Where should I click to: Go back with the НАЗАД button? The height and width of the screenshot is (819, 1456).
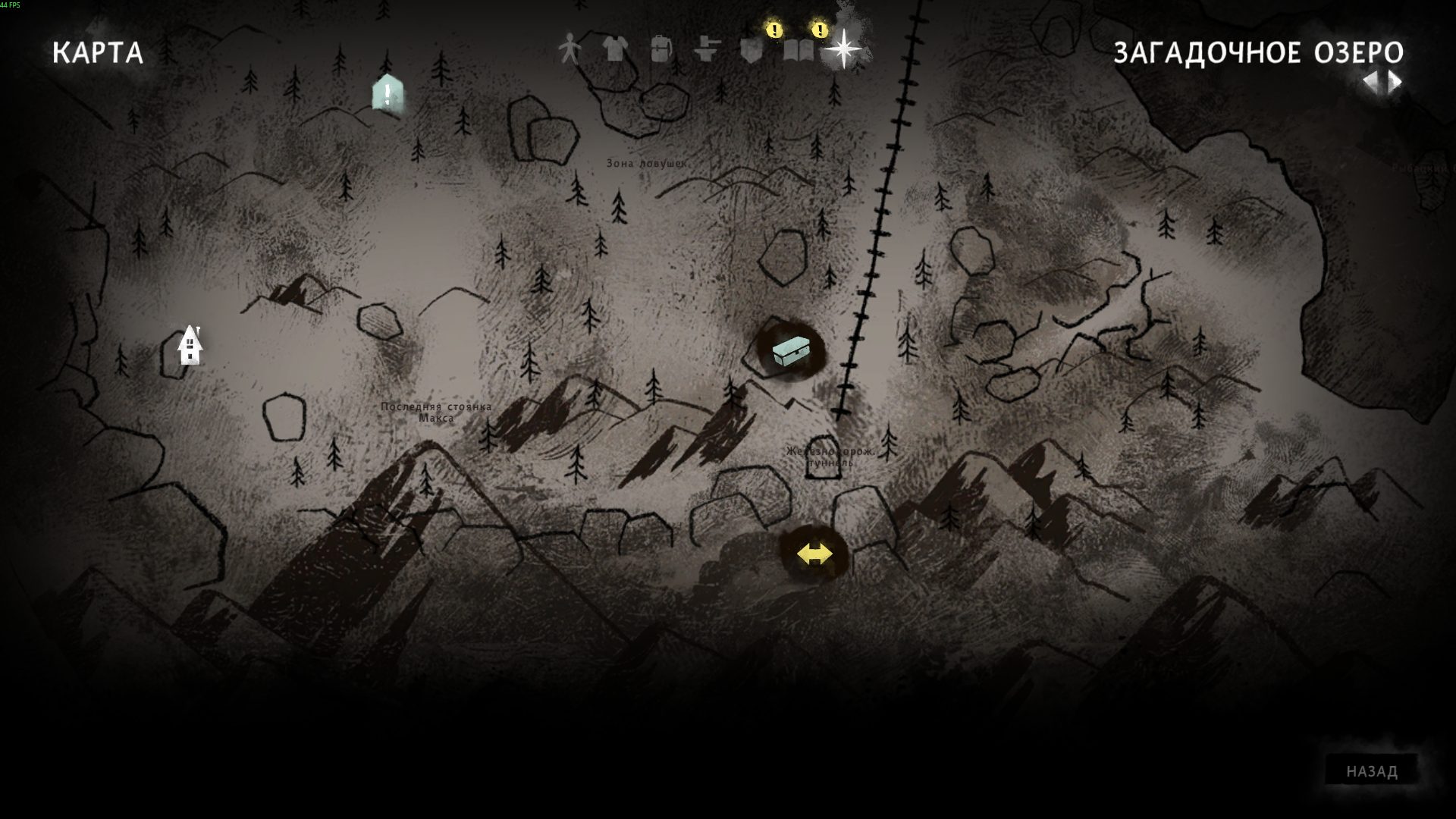(1371, 771)
